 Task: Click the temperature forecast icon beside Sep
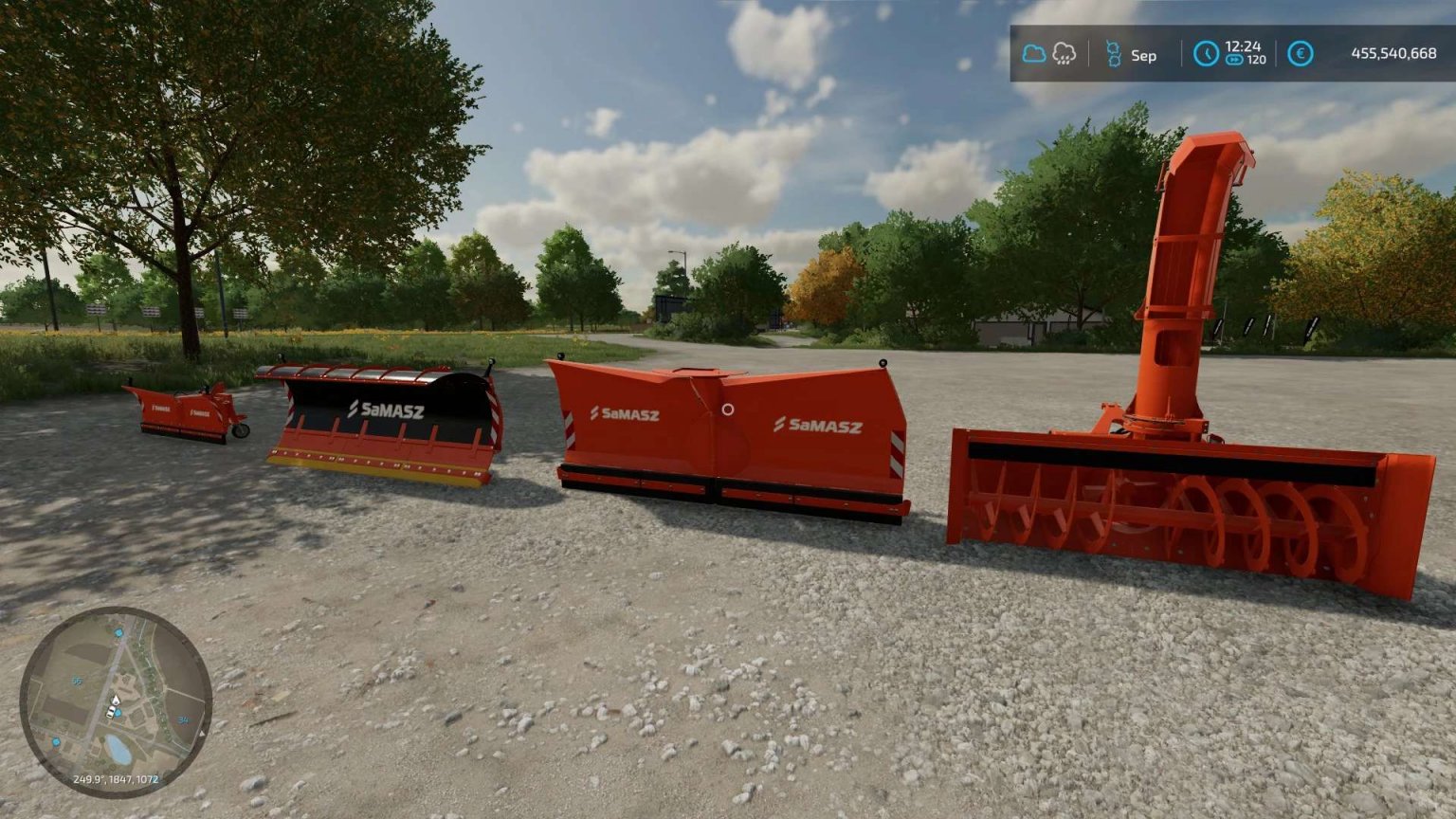[1115, 54]
